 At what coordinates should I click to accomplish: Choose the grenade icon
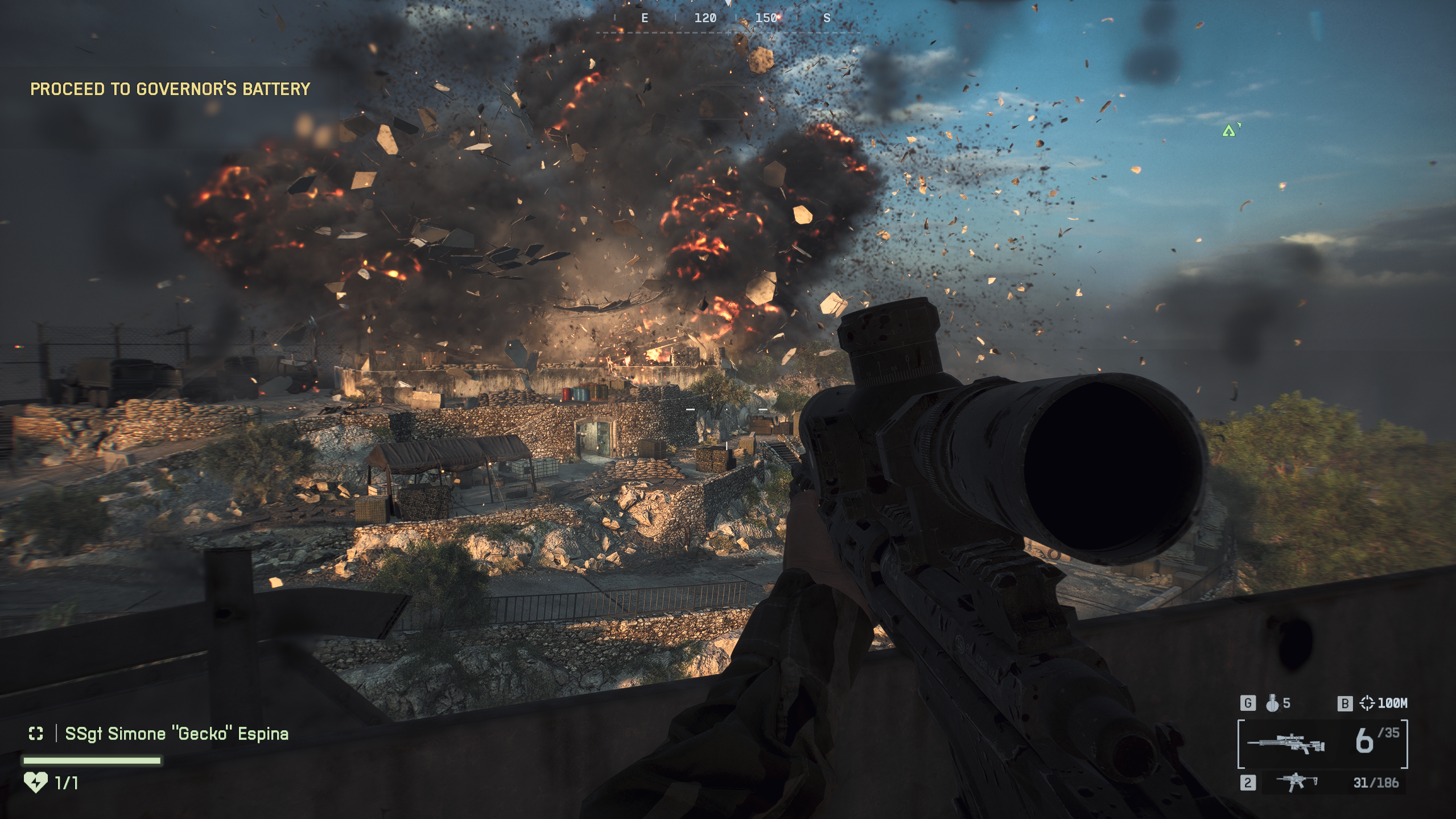tap(1272, 703)
